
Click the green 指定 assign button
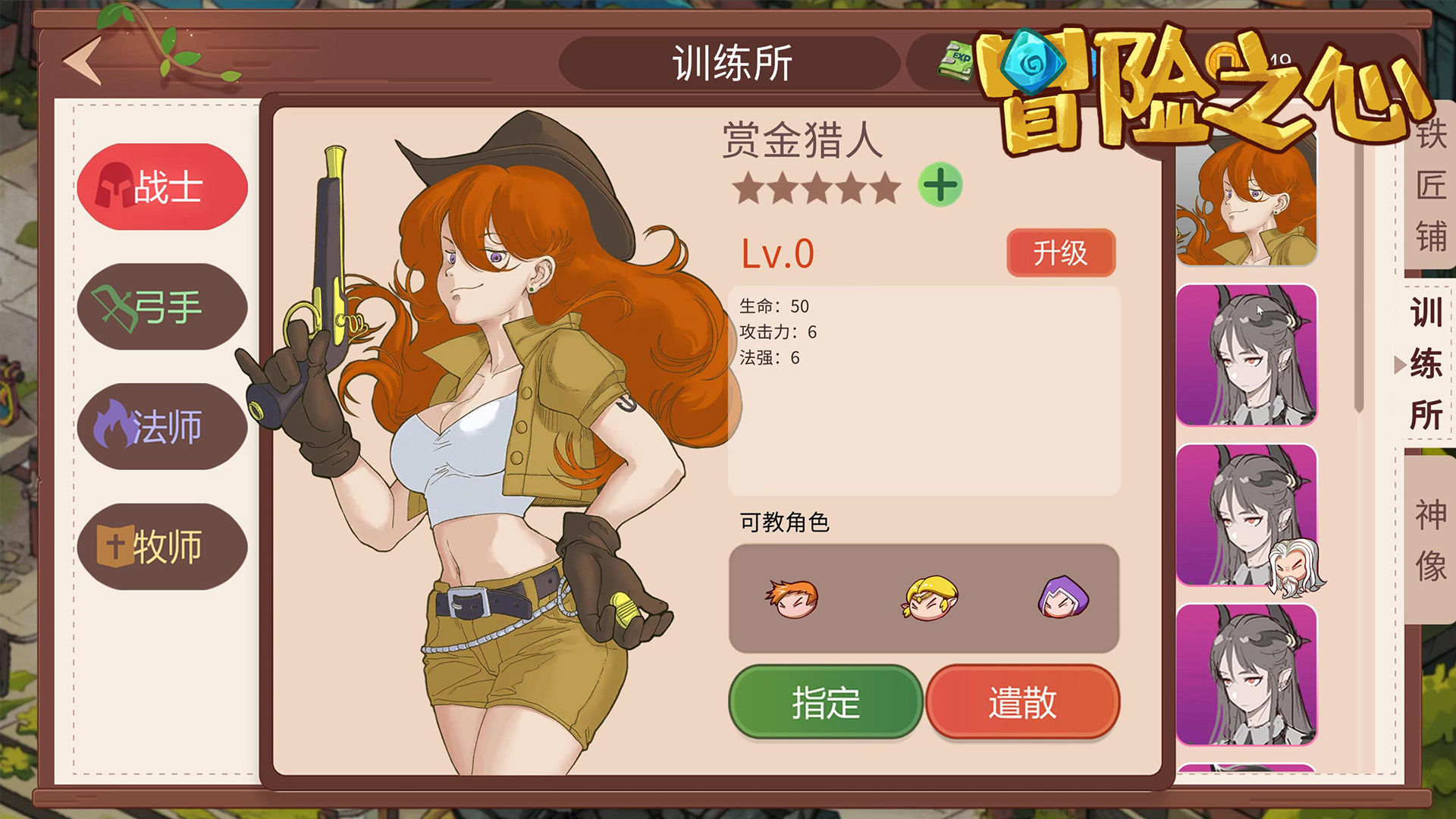tap(825, 703)
